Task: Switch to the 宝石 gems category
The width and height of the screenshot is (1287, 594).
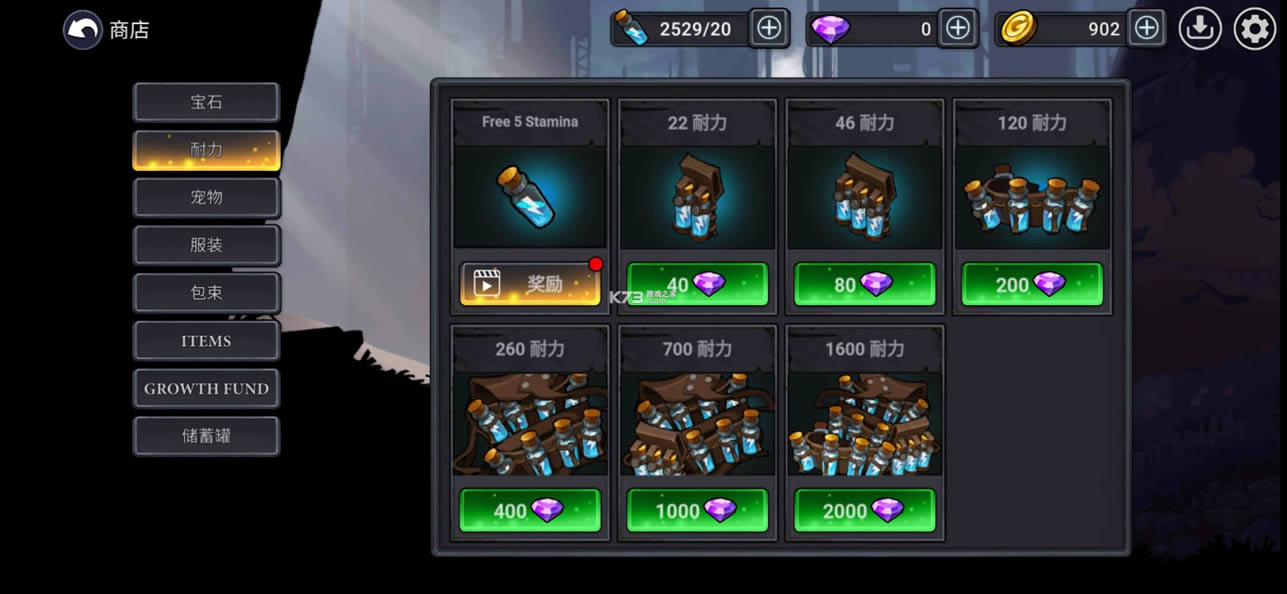Action: (x=206, y=102)
